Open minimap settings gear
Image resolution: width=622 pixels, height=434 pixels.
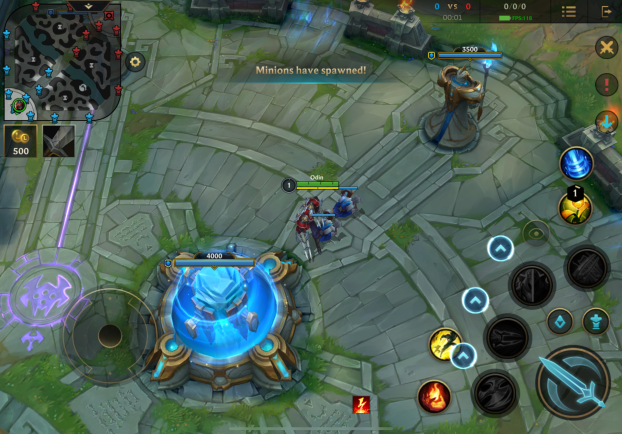(136, 61)
